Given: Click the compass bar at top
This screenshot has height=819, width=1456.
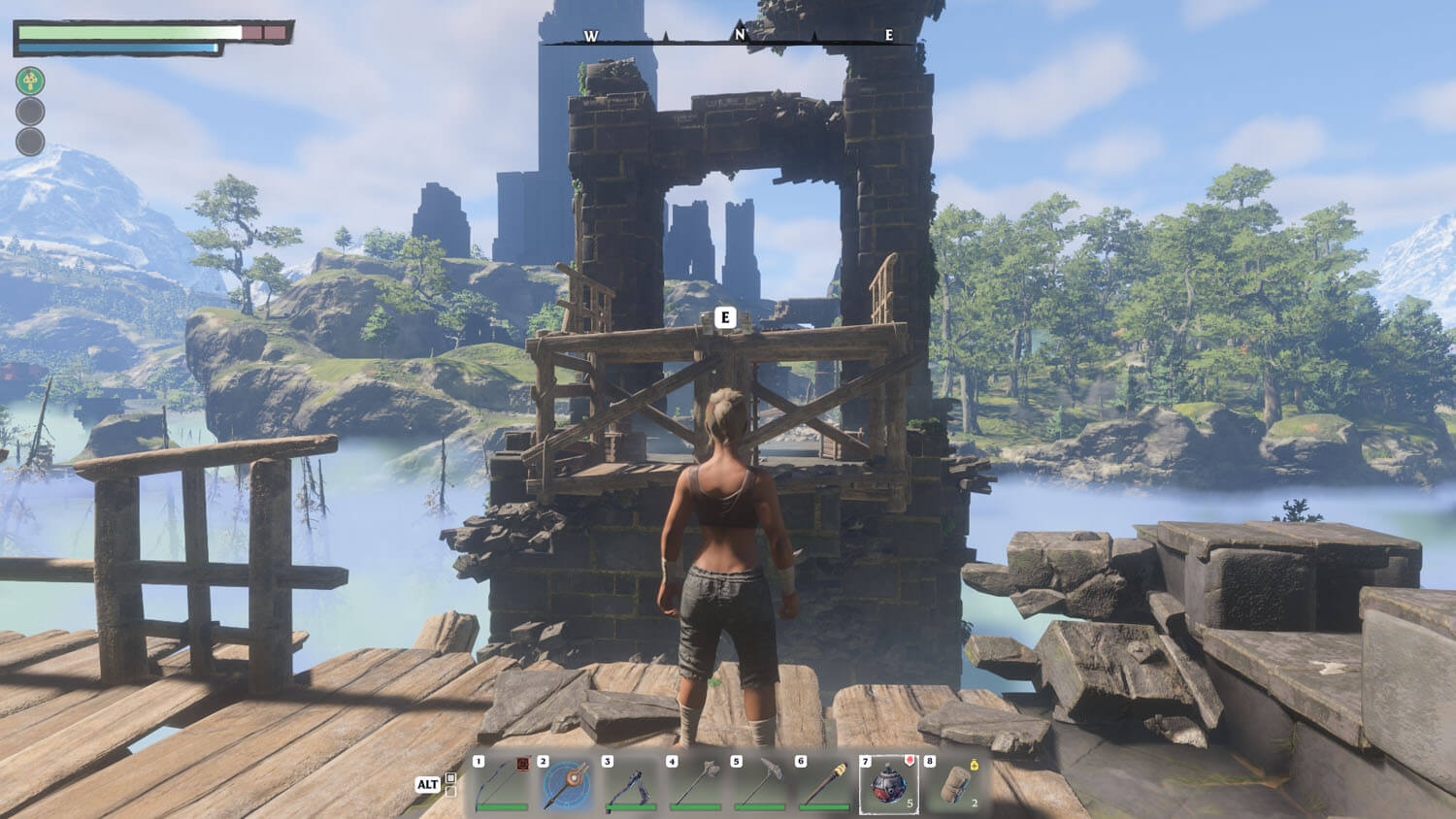Looking at the screenshot, I should 739,38.
